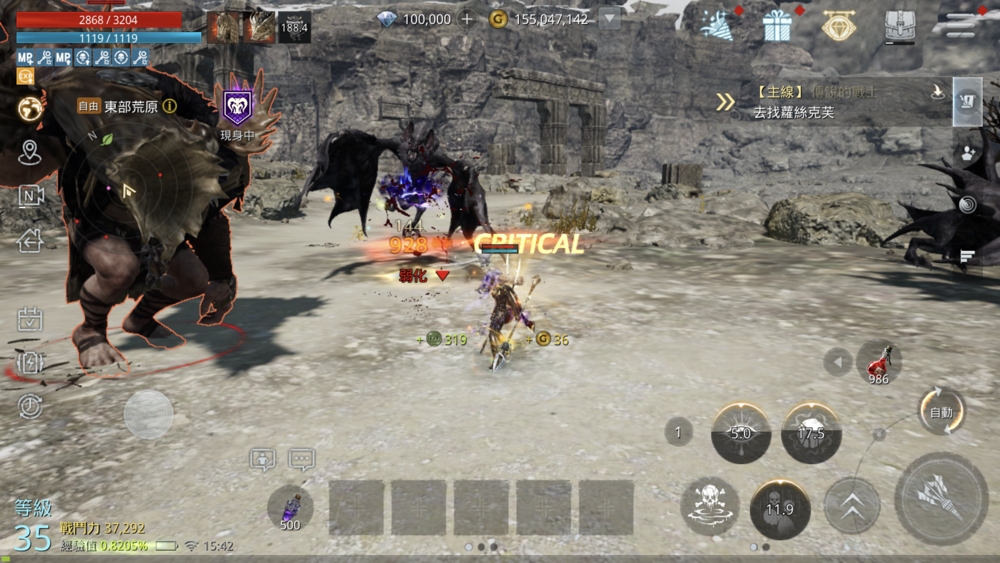Screen dimensions: 1000x563
Task: Perform the basic spear attack
Action: 940,499
